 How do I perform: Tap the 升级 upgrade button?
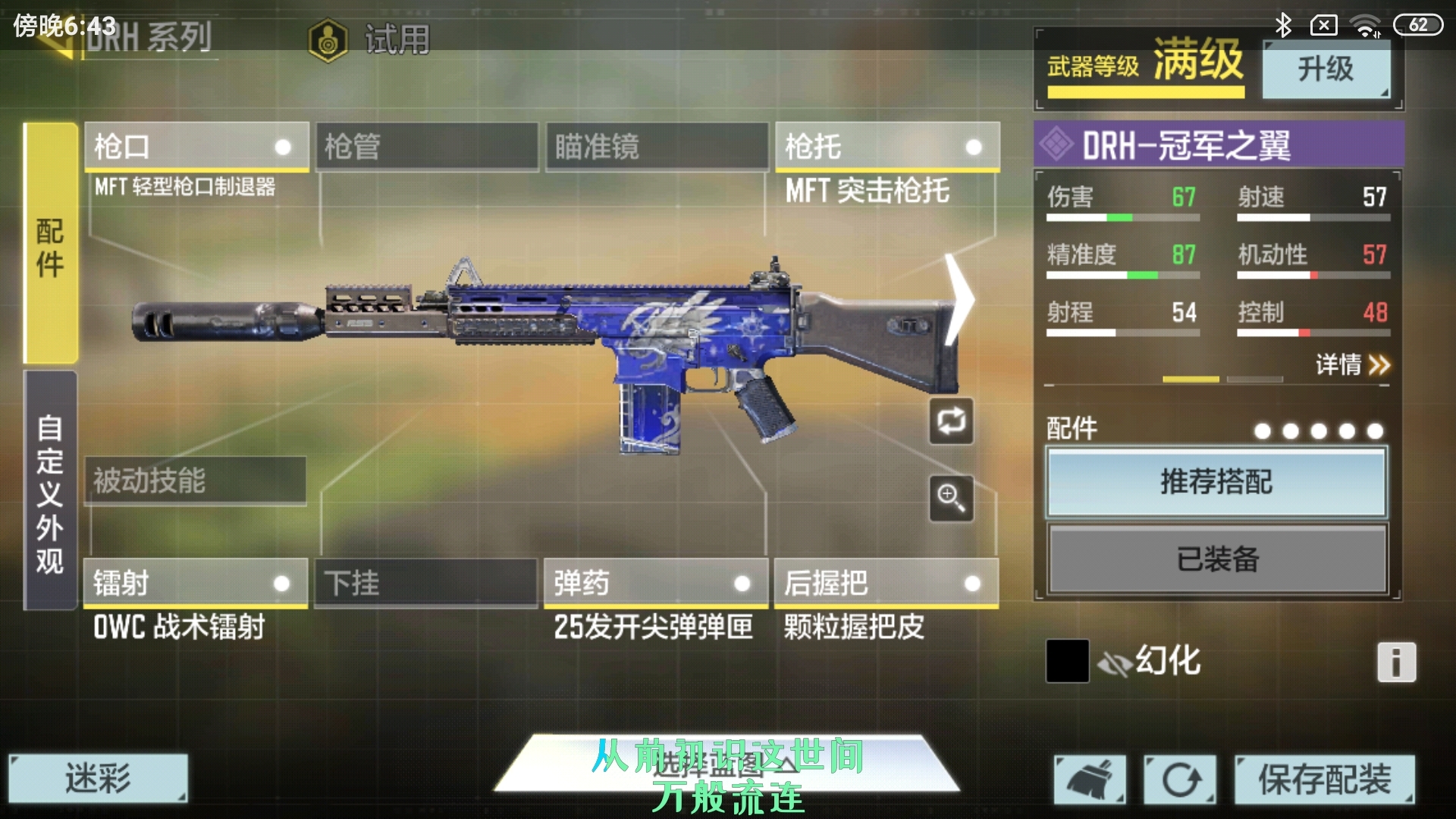tap(1326, 69)
